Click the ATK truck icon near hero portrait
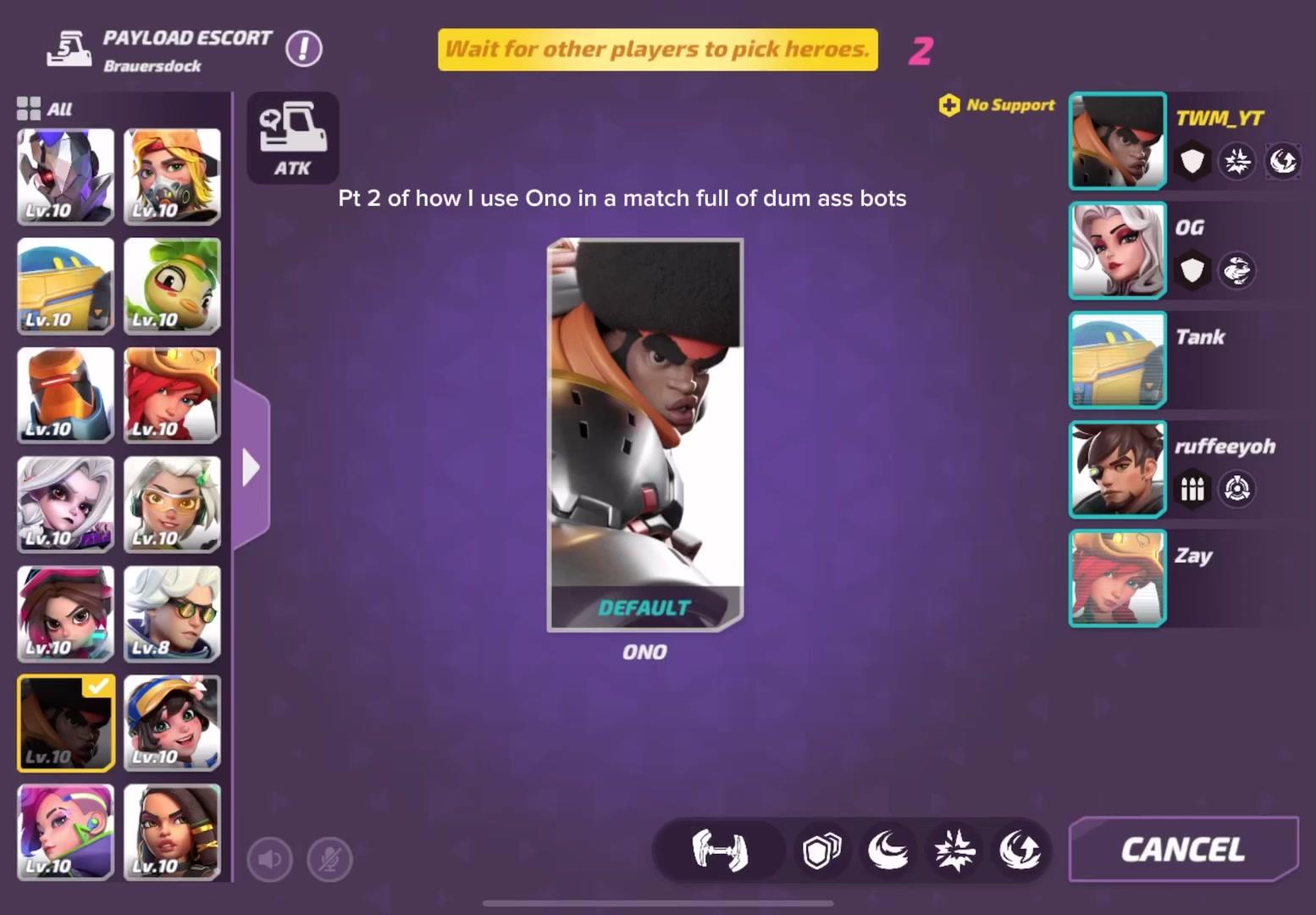The image size is (1316, 915). click(x=292, y=136)
